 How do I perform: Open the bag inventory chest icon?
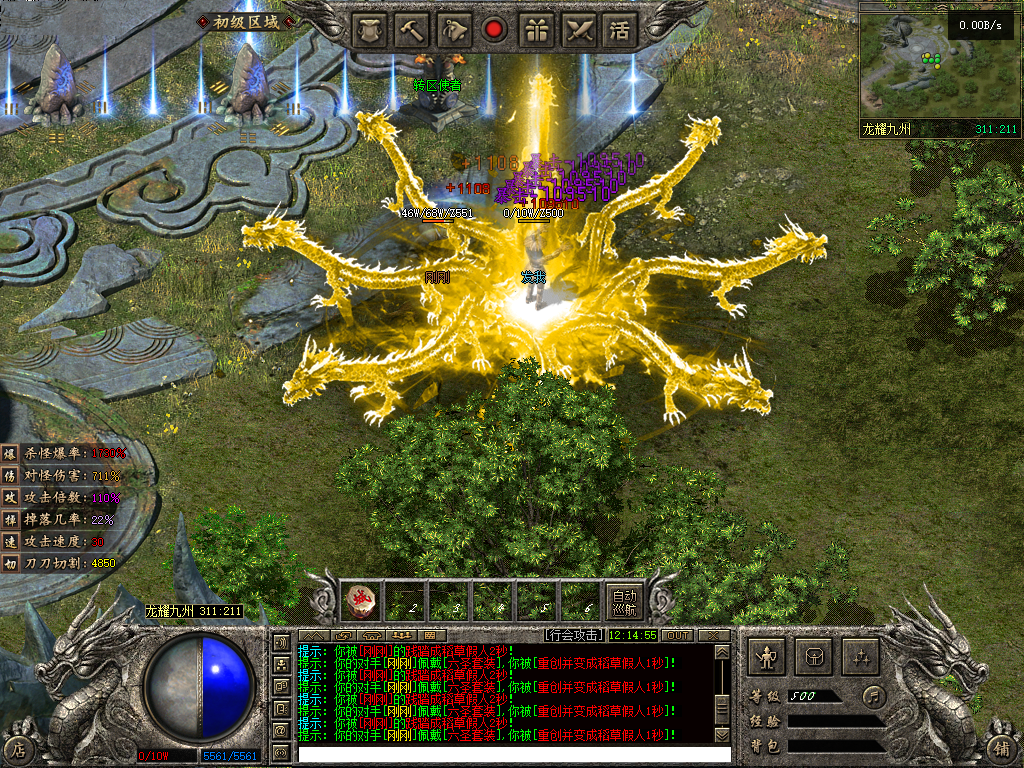[x=814, y=657]
